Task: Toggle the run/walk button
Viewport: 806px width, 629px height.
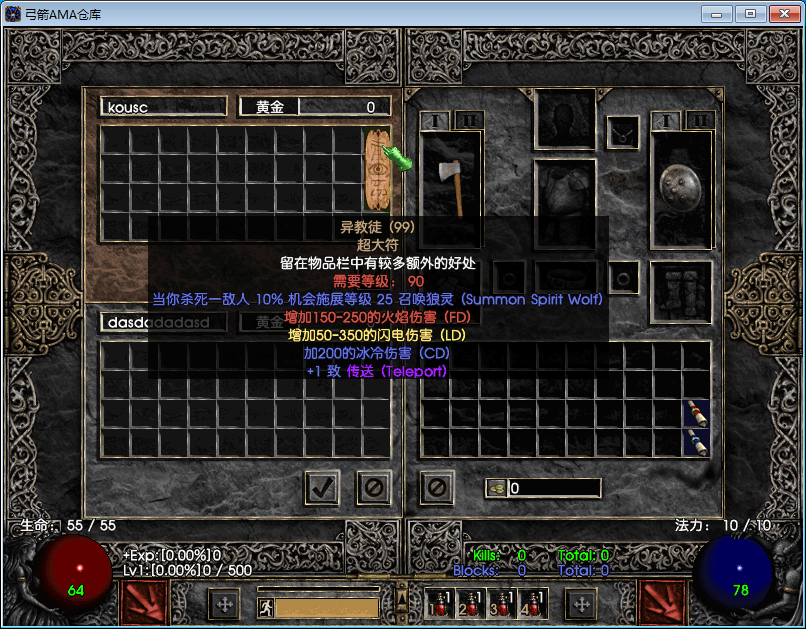Action: point(266,606)
